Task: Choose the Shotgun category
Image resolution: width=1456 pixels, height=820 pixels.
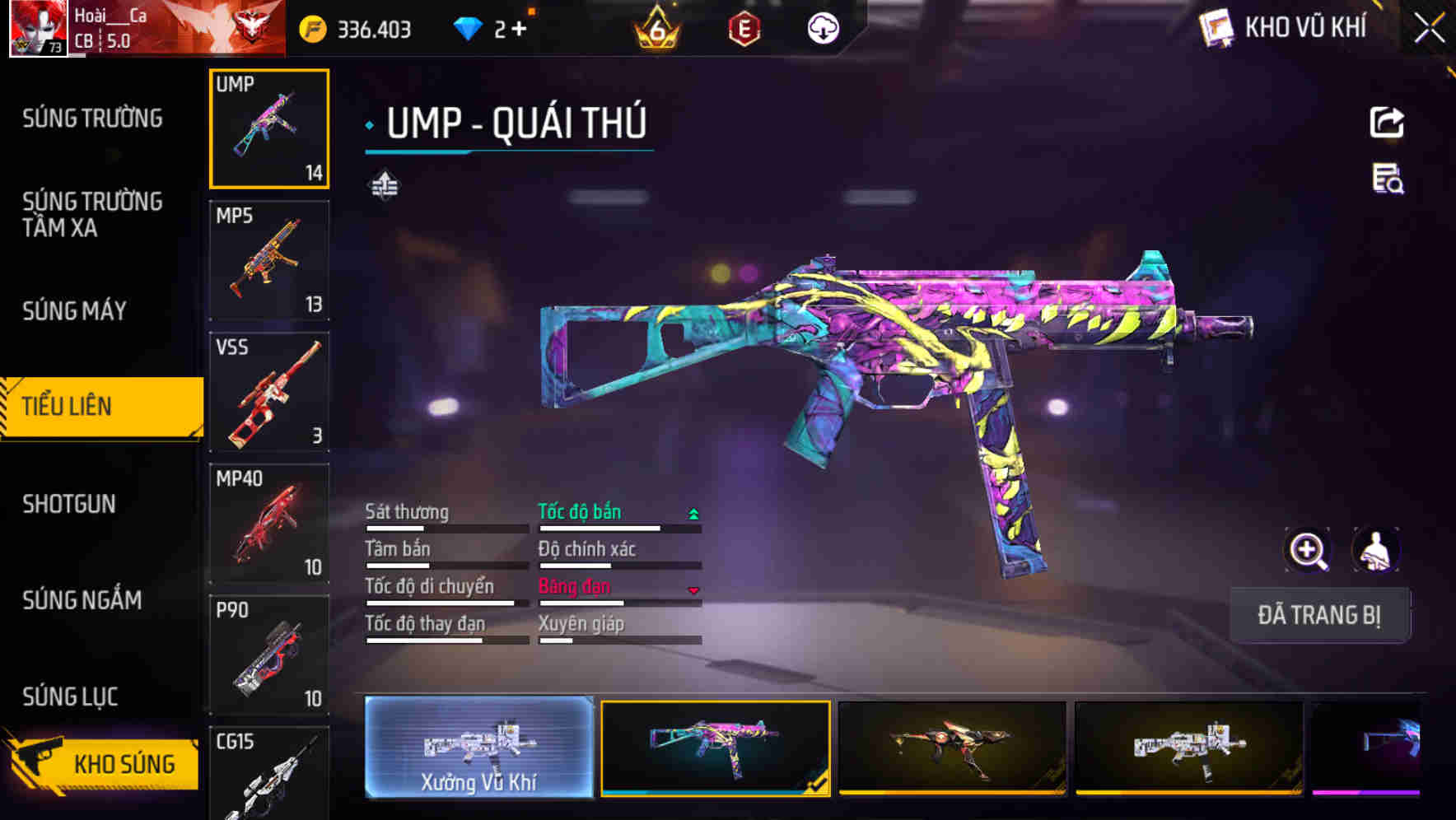Action: click(69, 504)
